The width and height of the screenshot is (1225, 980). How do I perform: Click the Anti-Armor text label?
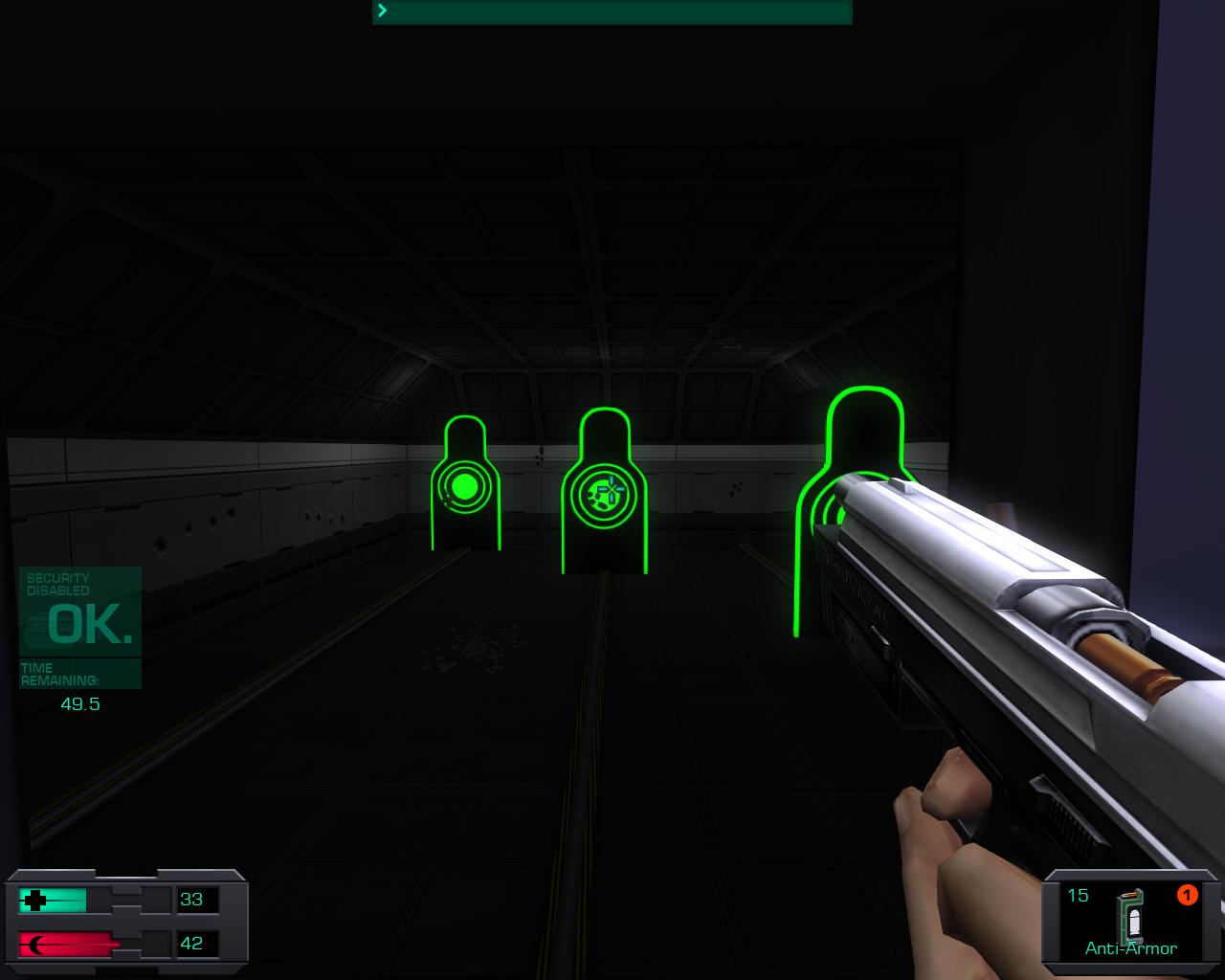click(1130, 947)
